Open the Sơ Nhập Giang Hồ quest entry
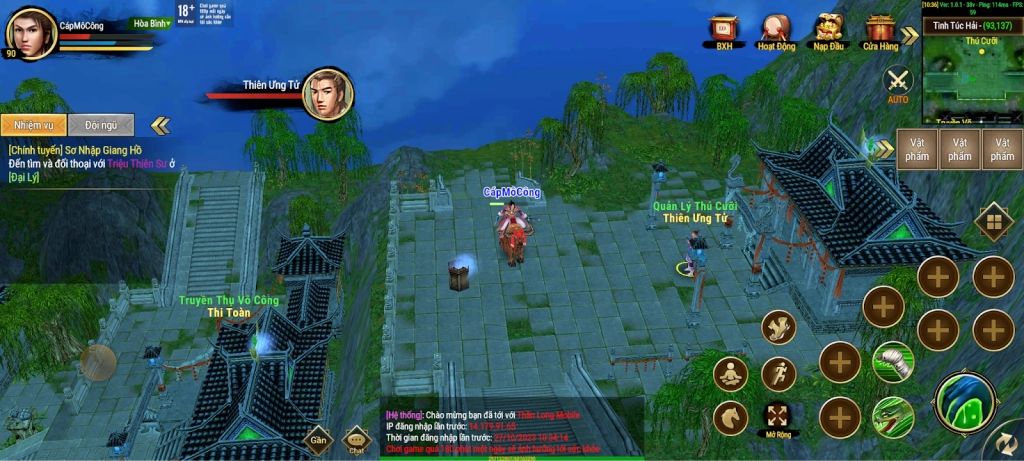Screen dimensions: 1024x461 click(75, 150)
